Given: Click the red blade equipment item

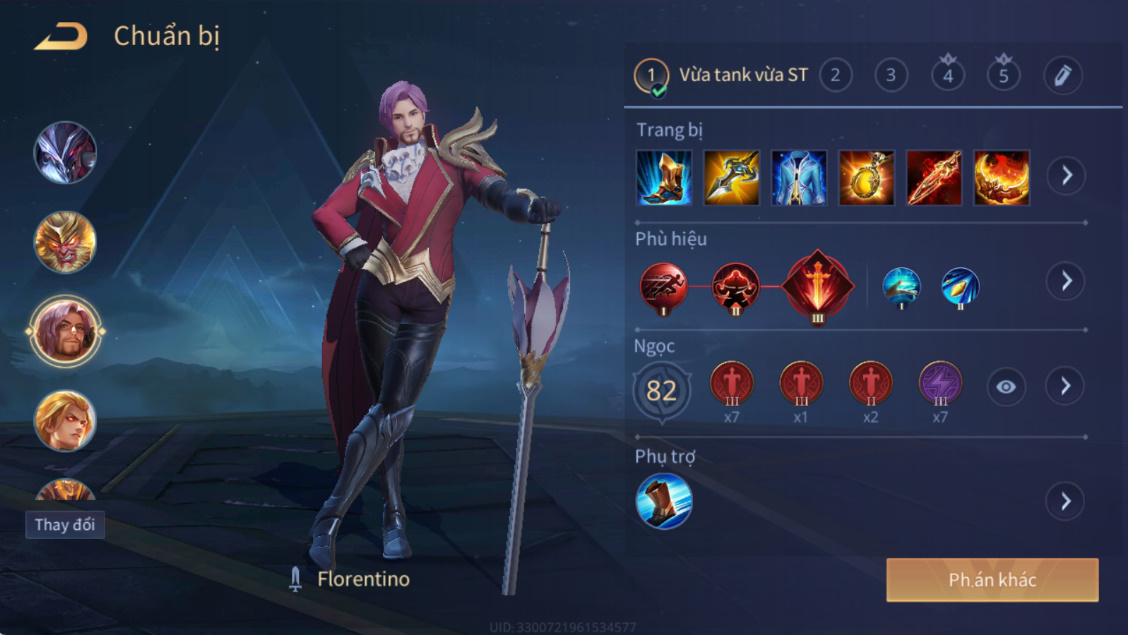Looking at the screenshot, I should click(934, 177).
